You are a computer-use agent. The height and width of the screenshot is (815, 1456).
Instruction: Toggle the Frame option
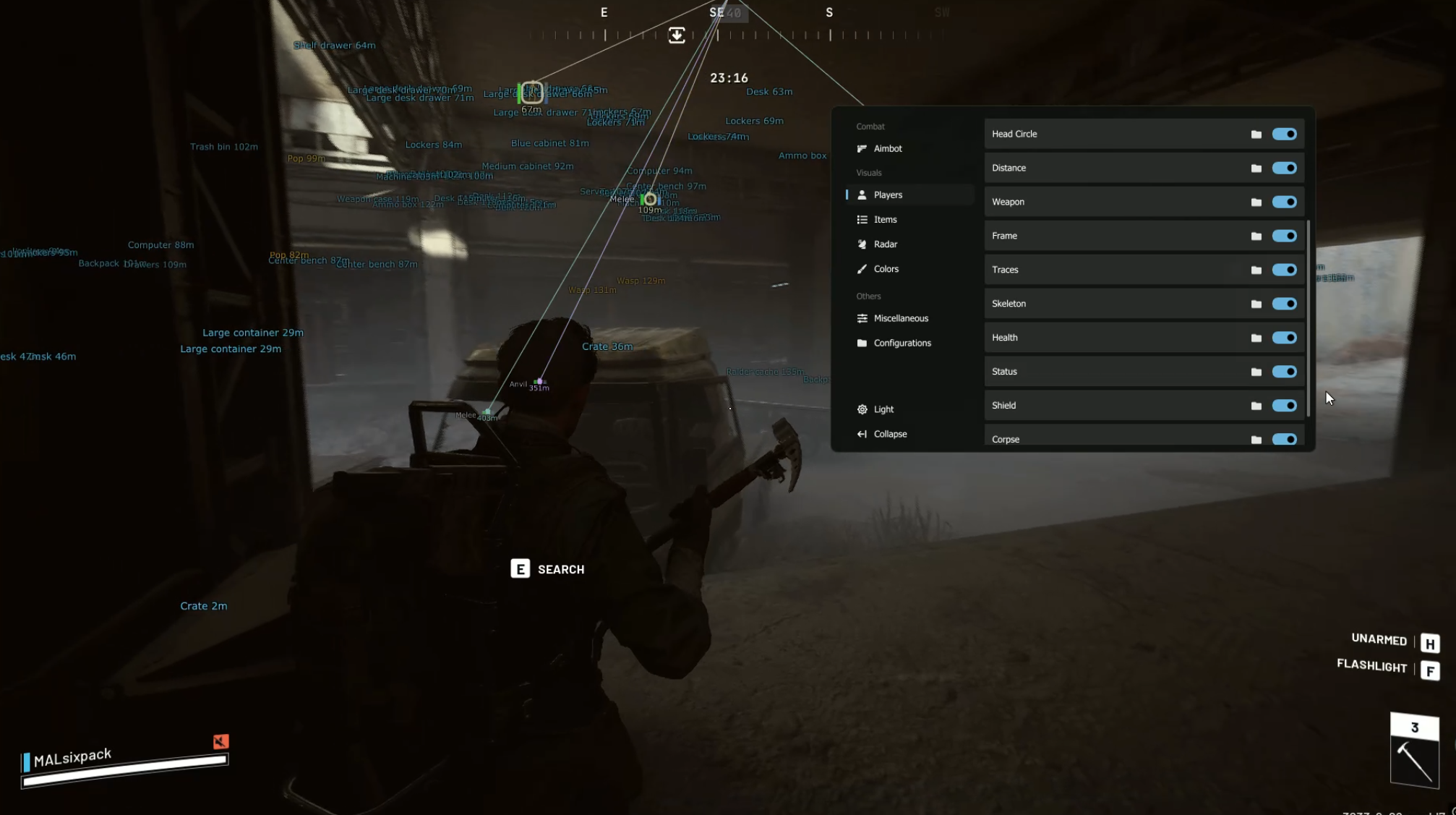[x=1284, y=236]
